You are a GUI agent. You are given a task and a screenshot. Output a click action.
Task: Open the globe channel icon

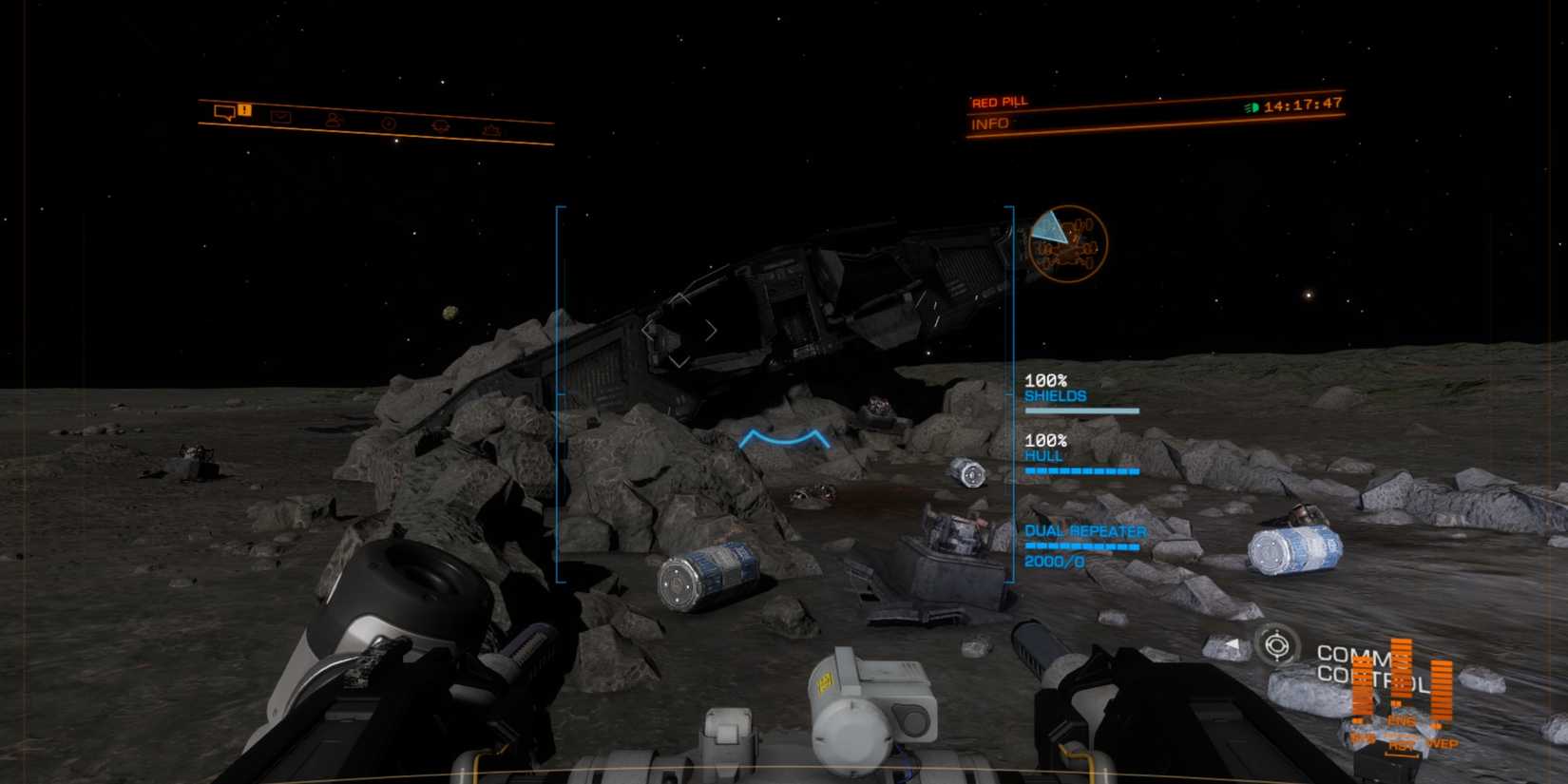point(441,126)
